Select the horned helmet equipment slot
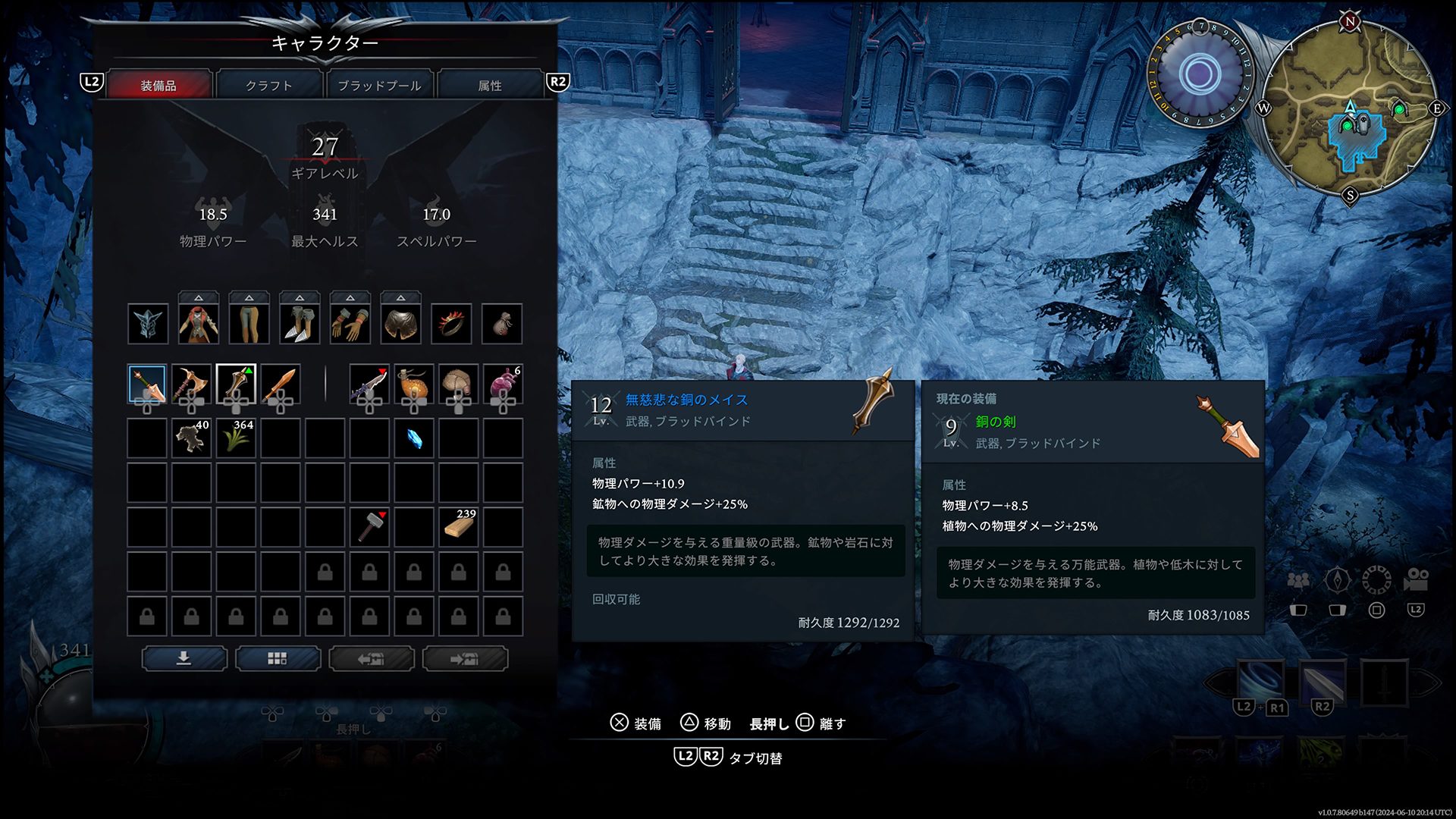This screenshot has width=1456, height=819. [x=147, y=324]
